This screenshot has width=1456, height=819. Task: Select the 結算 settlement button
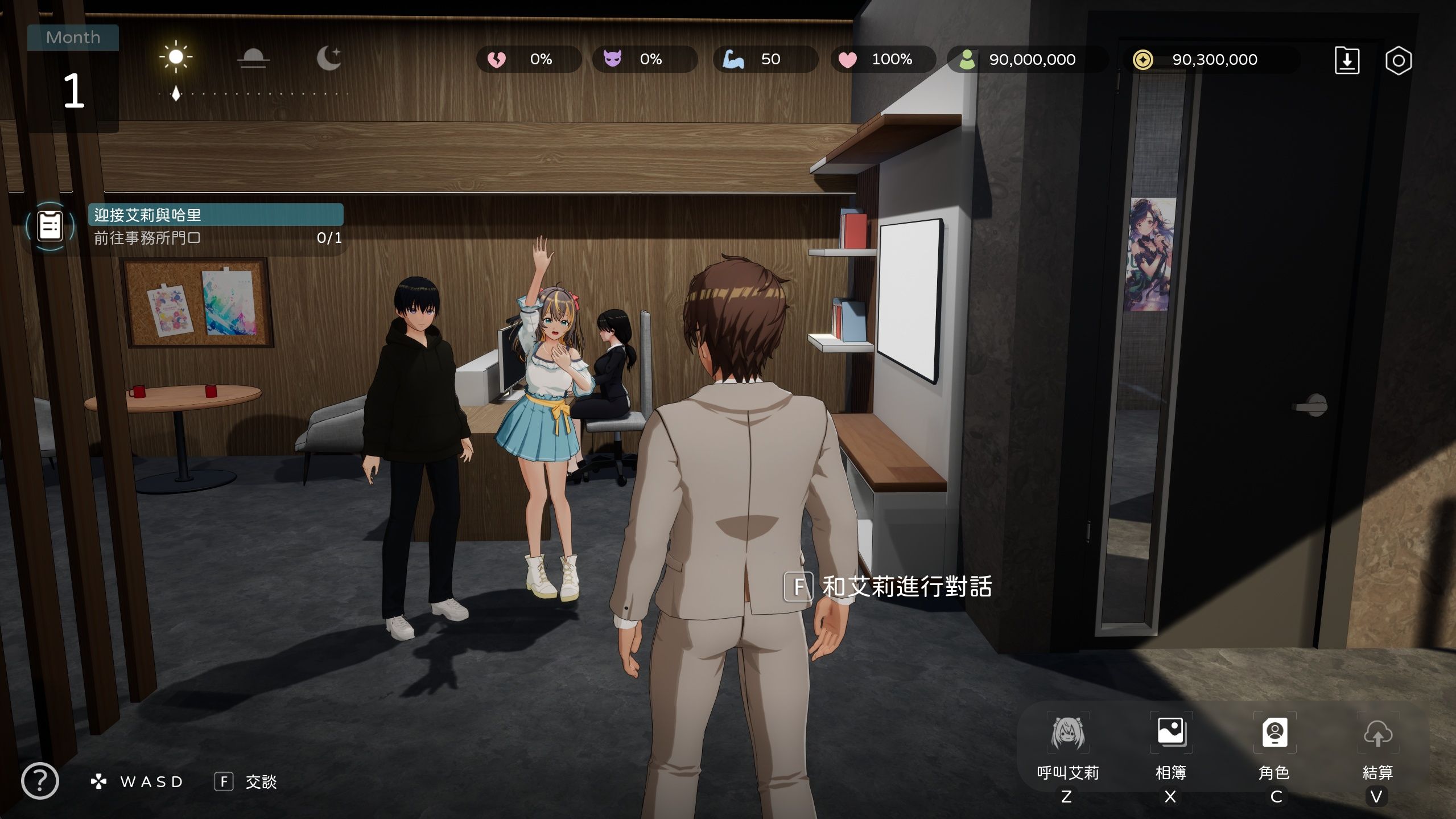[x=1377, y=734]
